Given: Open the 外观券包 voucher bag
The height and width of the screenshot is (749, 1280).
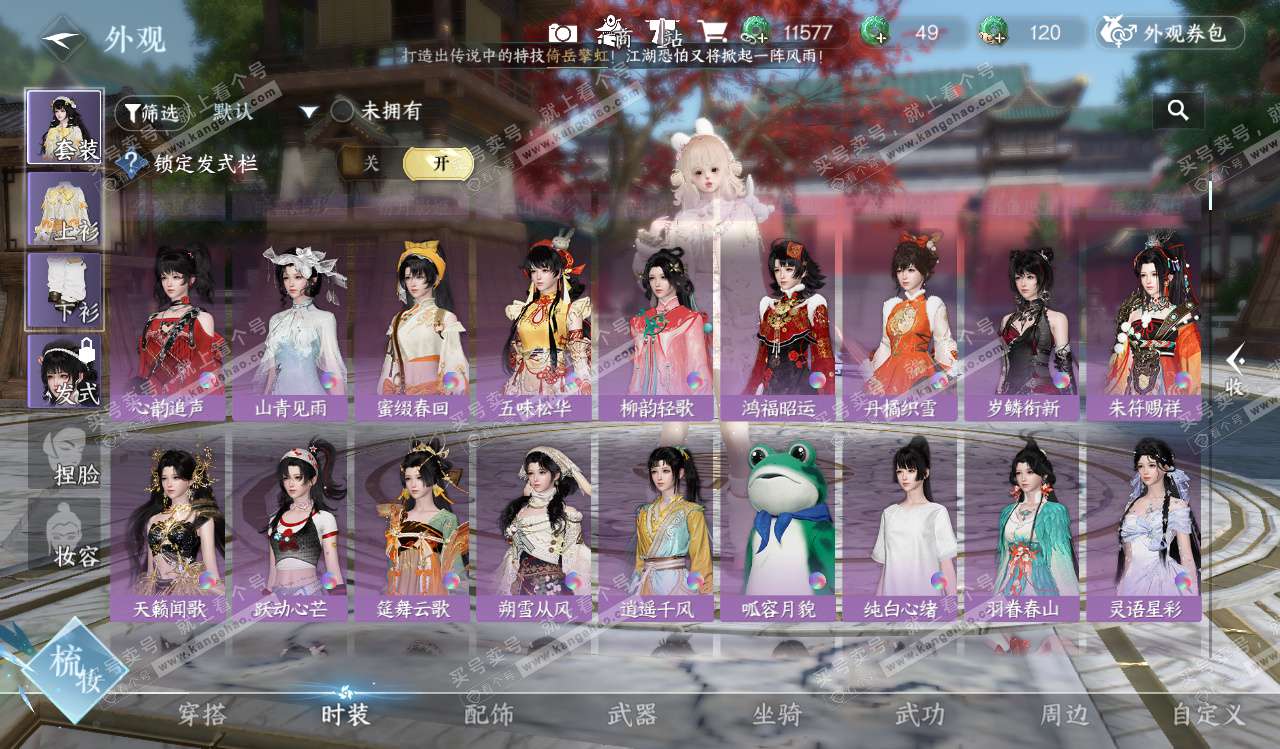Looking at the screenshot, I should coord(1170,33).
